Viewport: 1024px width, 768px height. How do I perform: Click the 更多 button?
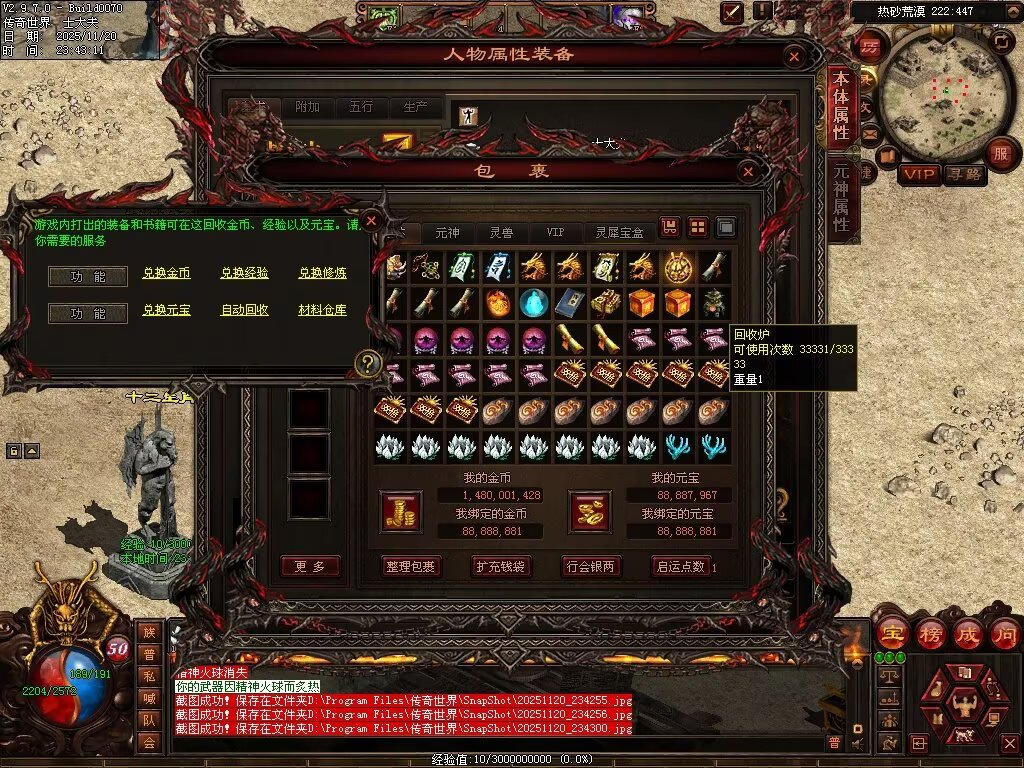coord(310,566)
